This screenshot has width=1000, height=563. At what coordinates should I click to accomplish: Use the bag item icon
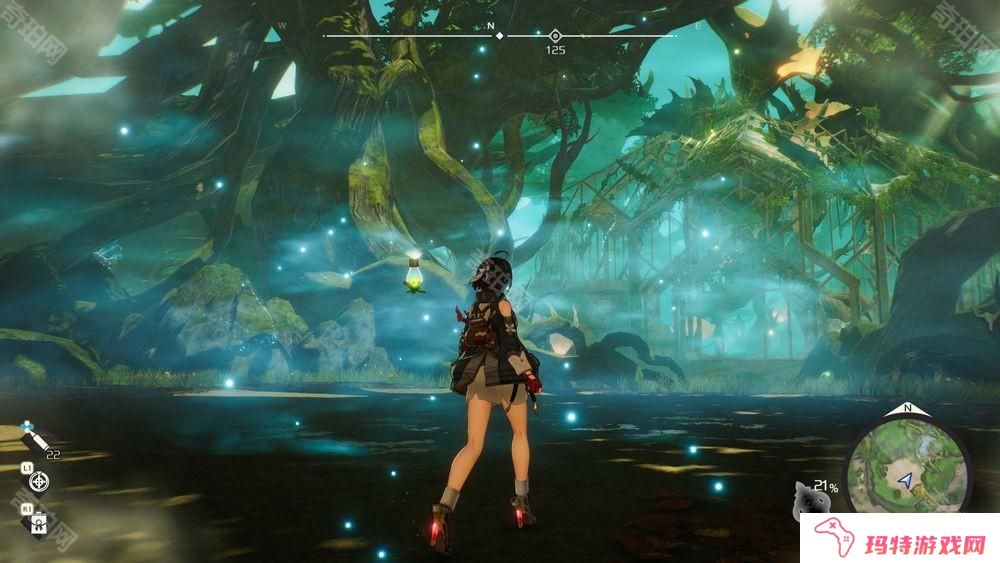(x=40, y=521)
